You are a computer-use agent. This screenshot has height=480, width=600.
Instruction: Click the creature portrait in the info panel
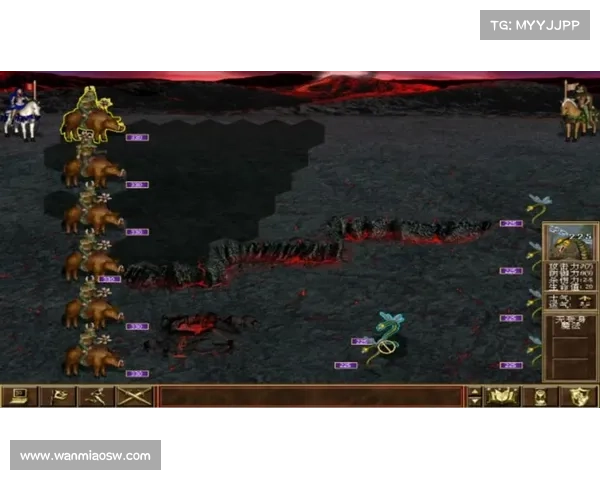570,246
